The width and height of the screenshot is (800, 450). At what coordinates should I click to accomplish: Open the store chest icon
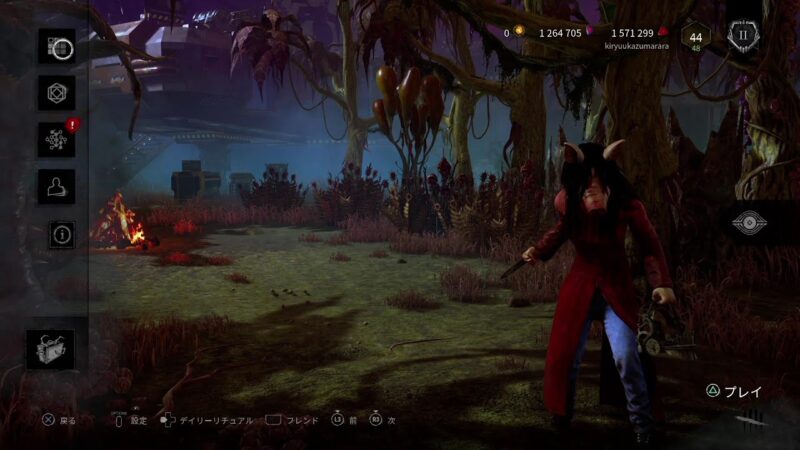[49, 349]
